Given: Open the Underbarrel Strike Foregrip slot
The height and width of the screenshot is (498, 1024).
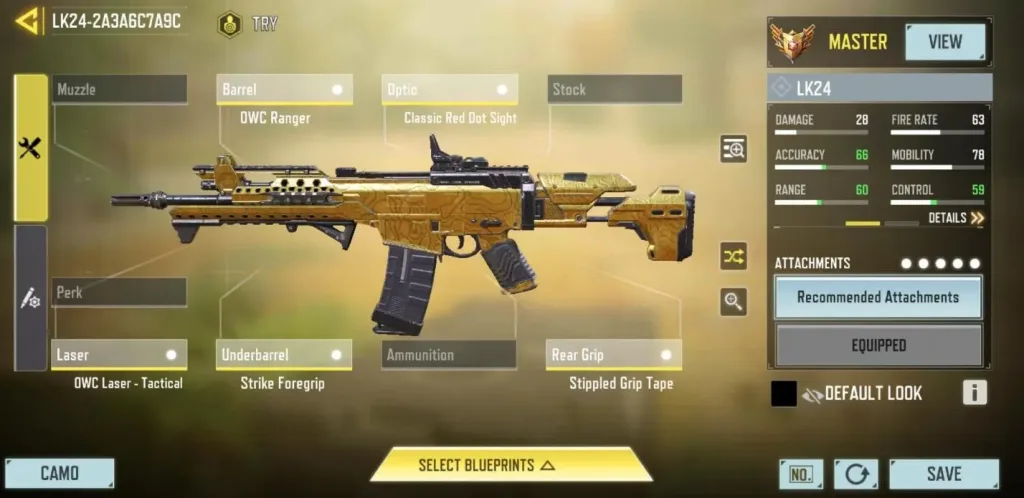Looking at the screenshot, I should click(284, 355).
